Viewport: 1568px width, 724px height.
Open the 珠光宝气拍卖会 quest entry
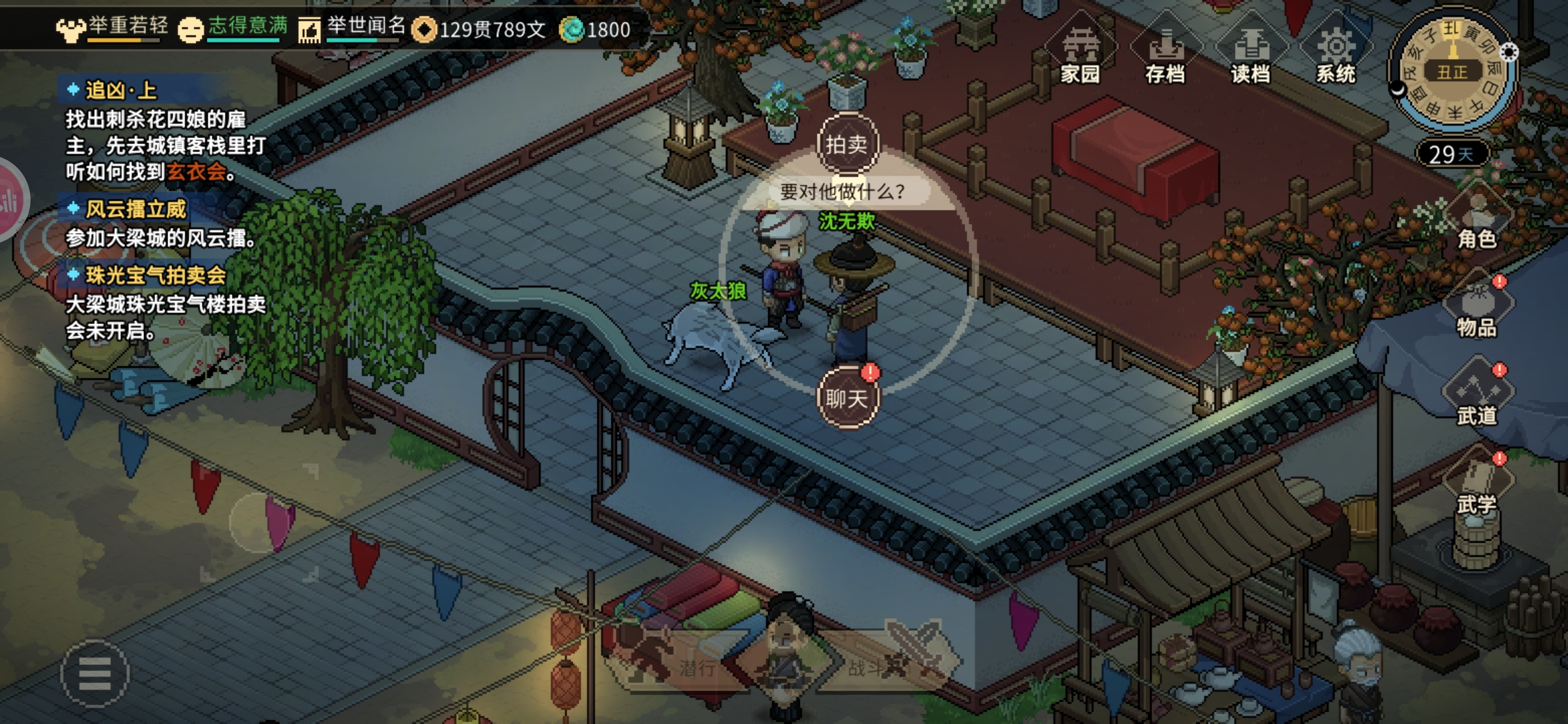click(155, 275)
